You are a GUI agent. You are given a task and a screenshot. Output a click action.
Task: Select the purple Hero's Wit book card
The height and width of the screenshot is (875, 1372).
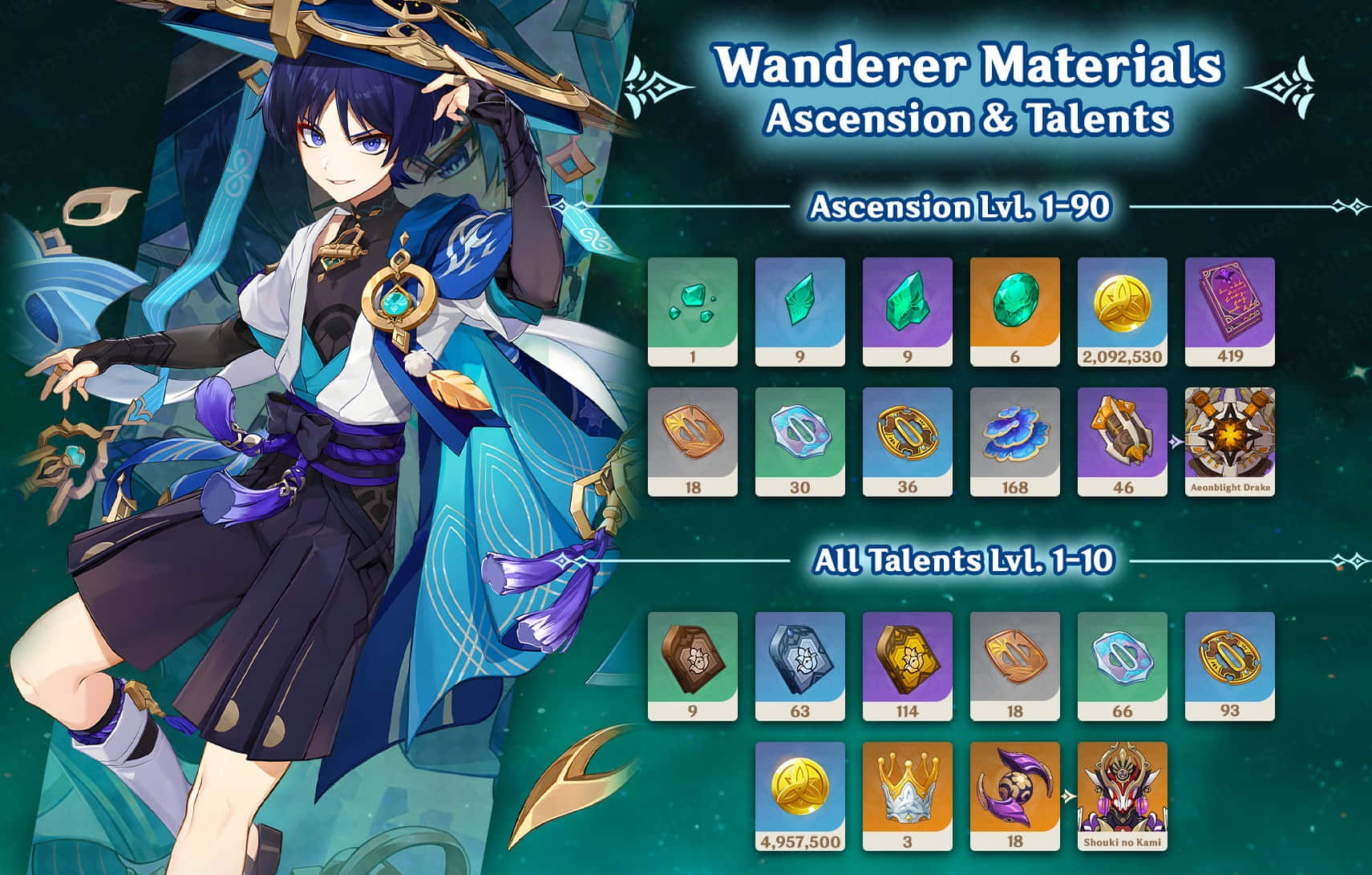1229,311
